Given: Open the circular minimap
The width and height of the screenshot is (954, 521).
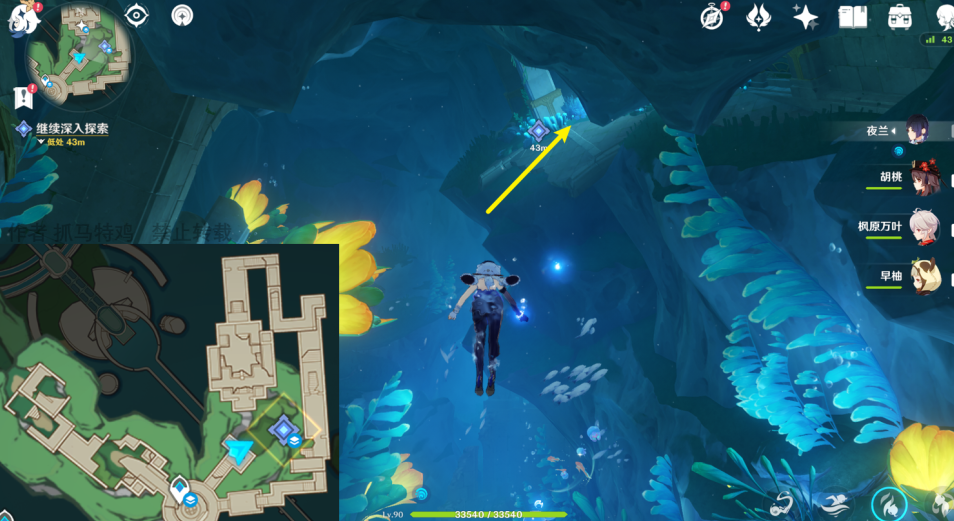Looking at the screenshot, I should click(79, 53).
